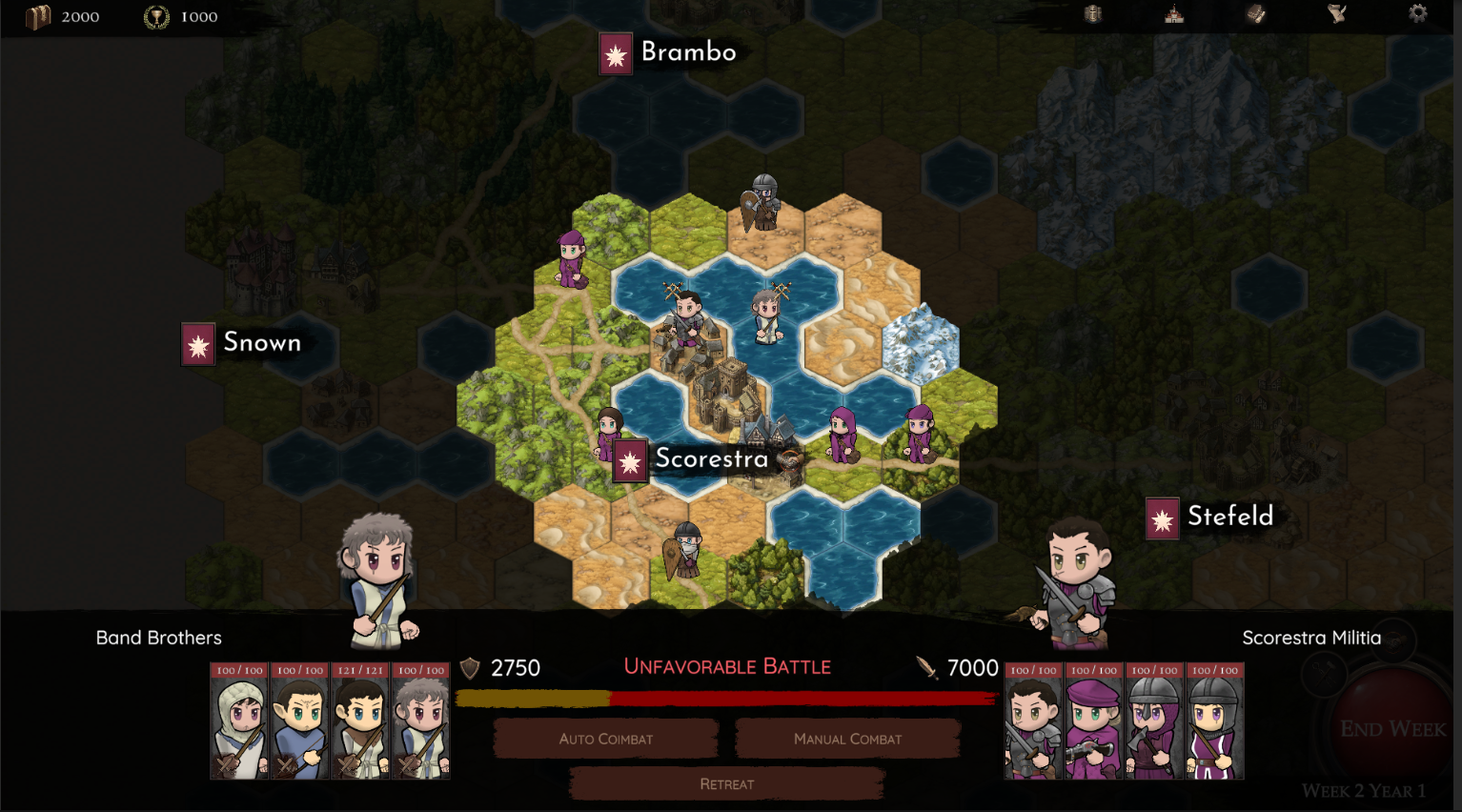Select the leftmost Band Brothers unit portrait
Screen dimensions: 1462x812
(x=238, y=721)
